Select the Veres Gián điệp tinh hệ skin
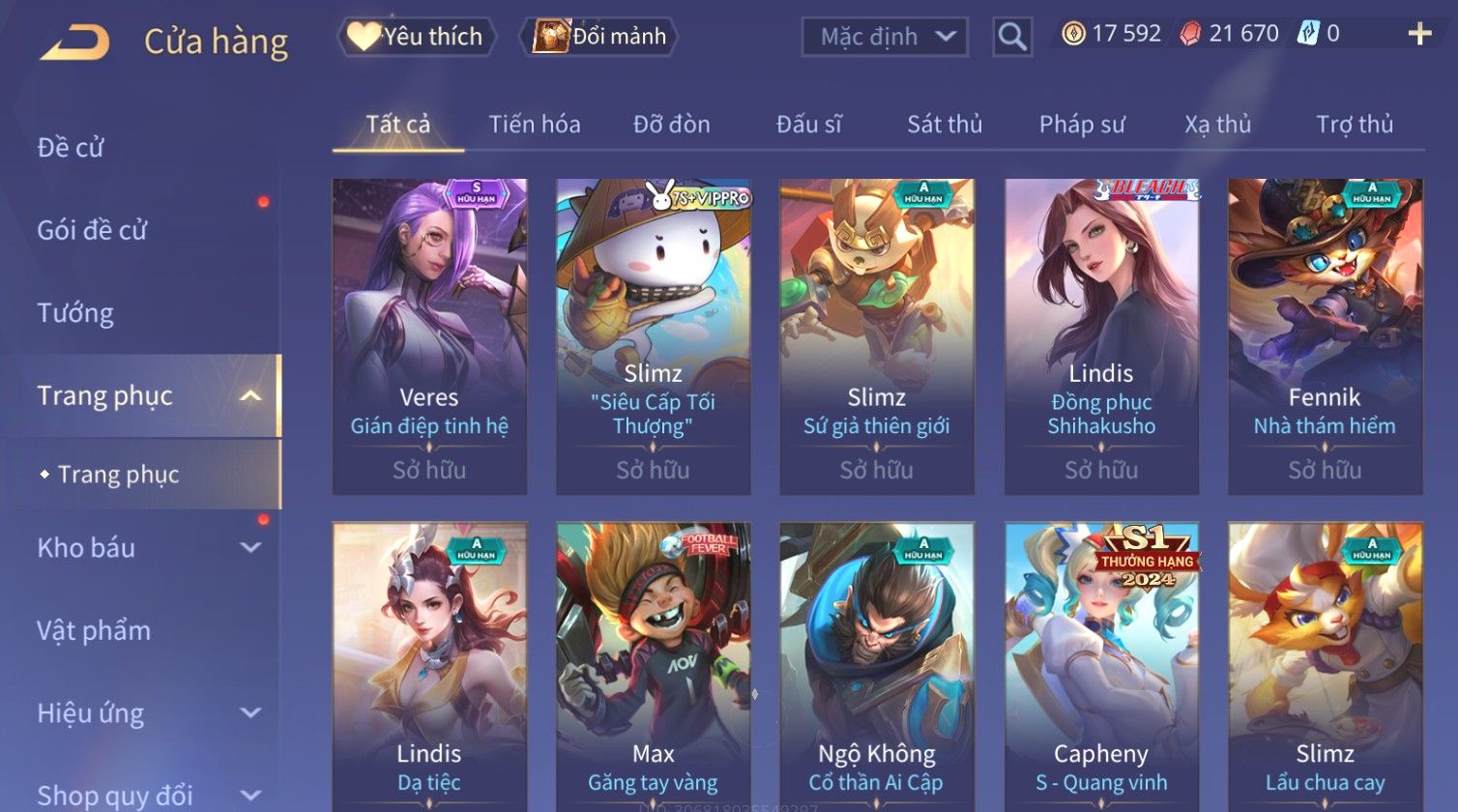This screenshot has height=812, width=1458. (429, 335)
